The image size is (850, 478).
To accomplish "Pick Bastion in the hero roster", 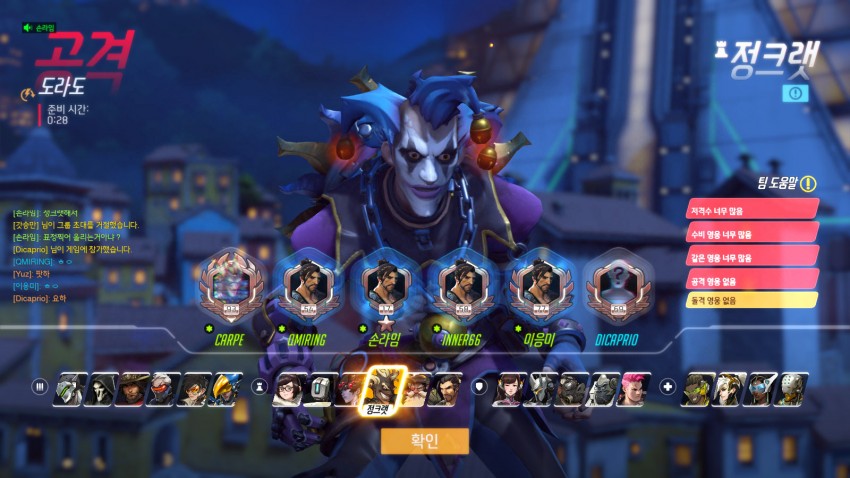I will click(319, 388).
